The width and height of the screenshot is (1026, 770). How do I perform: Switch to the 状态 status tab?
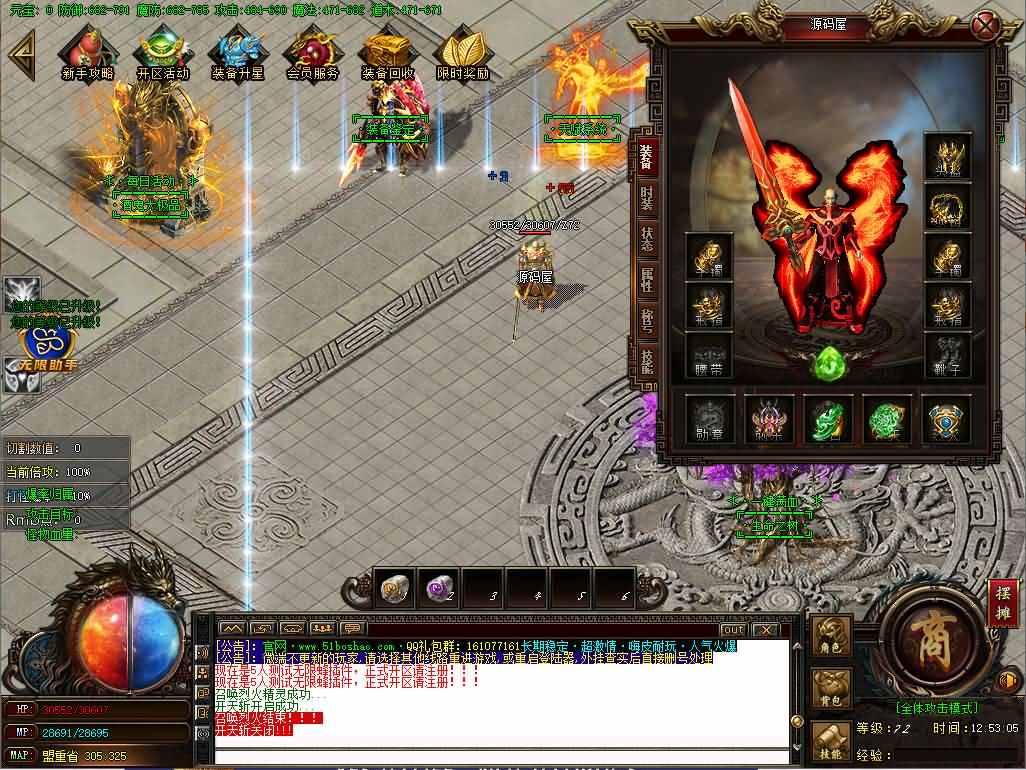click(646, 240)
